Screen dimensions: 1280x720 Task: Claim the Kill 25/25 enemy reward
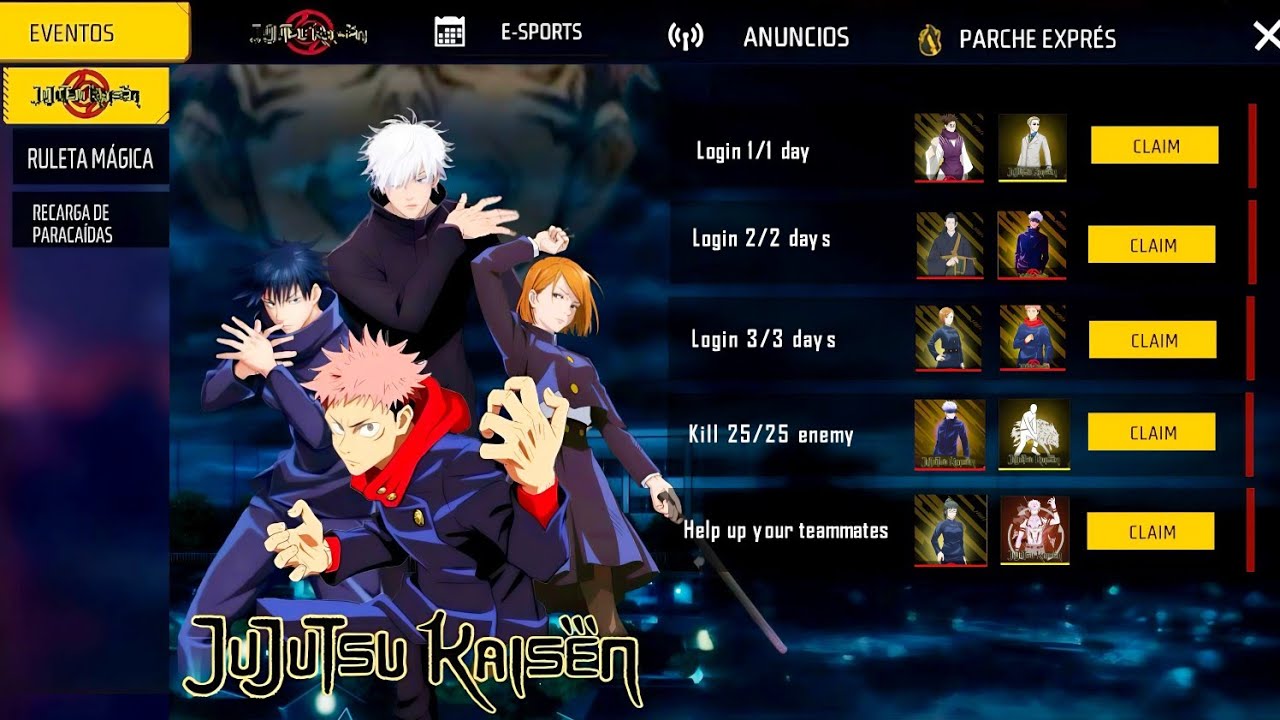pyautogui.click(x=1152, y=432)
